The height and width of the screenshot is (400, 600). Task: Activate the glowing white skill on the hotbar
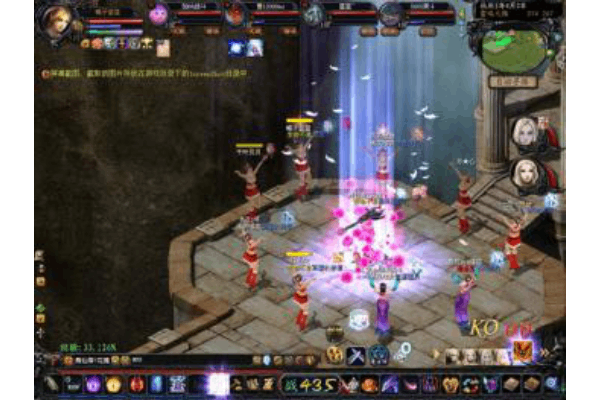pyautogui.click(x=217, y=383)
